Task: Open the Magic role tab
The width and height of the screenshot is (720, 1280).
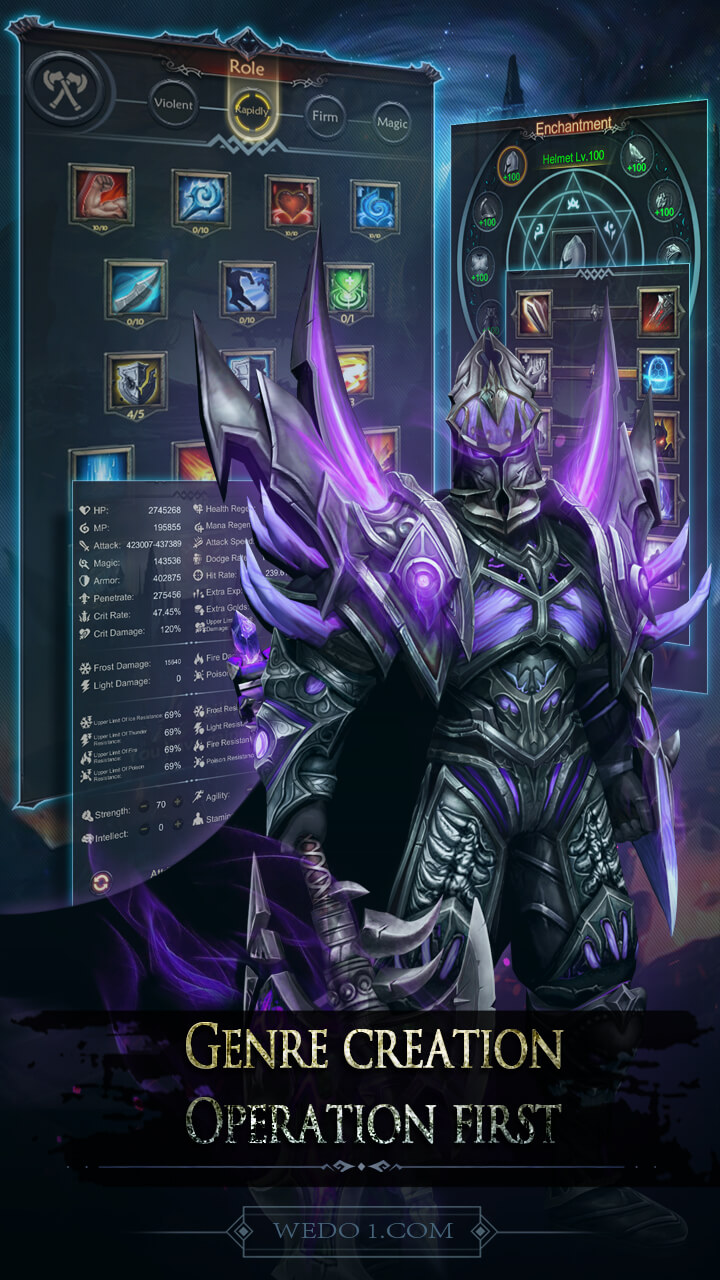Action: coord(391,123)
